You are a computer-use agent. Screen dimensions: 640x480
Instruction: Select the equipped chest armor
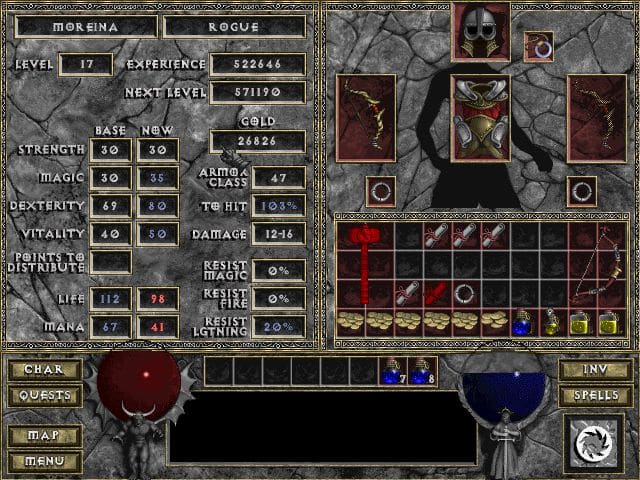coord(480,118)
